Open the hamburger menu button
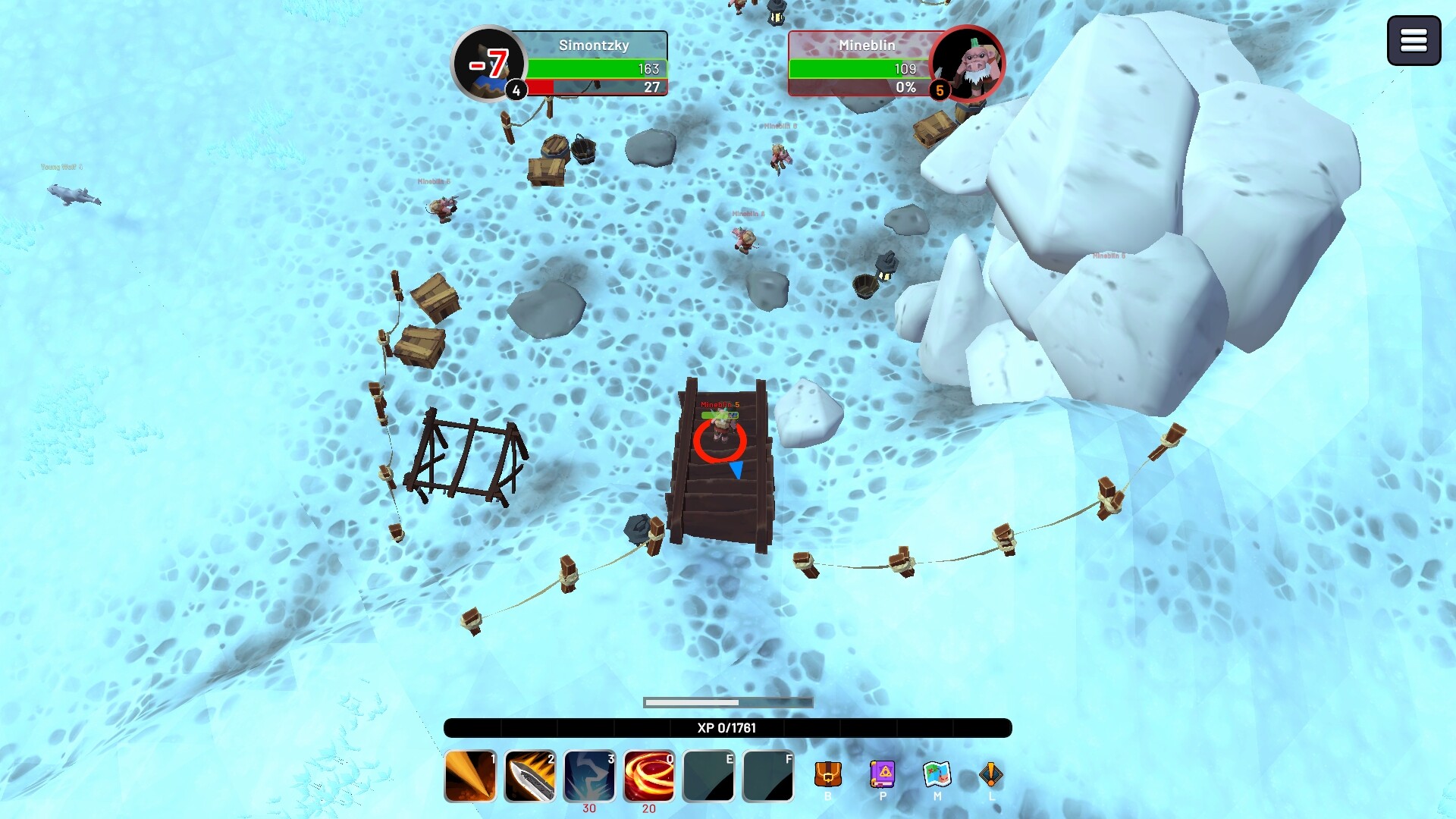 (x=1414, y=41)
